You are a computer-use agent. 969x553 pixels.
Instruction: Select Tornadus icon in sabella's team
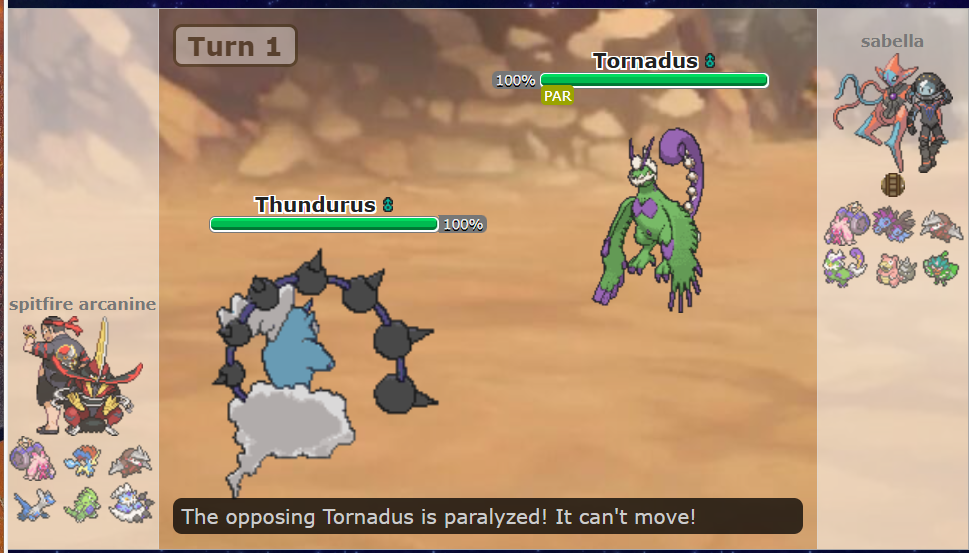(843, 268)
